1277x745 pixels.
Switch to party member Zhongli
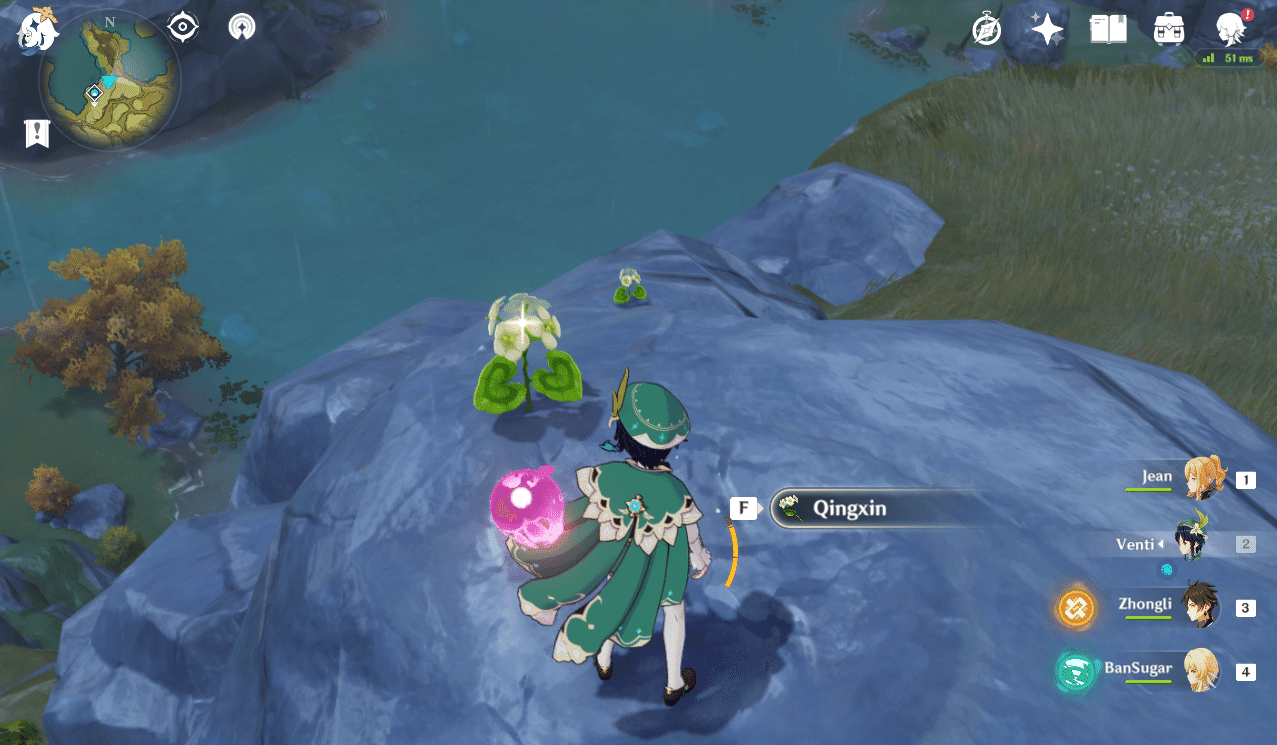coord(1199,606)
